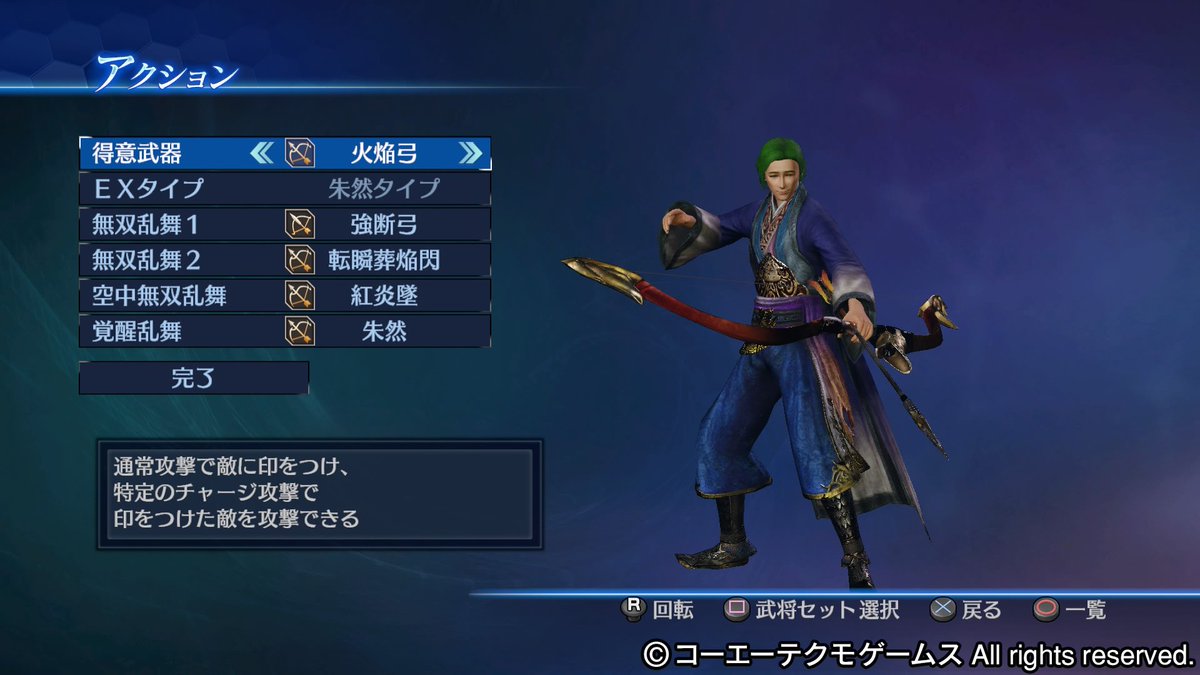1200x675 pixels.
Task: Open the 覚醒乱舞 朱然 row
Action: tap(284, 331)
